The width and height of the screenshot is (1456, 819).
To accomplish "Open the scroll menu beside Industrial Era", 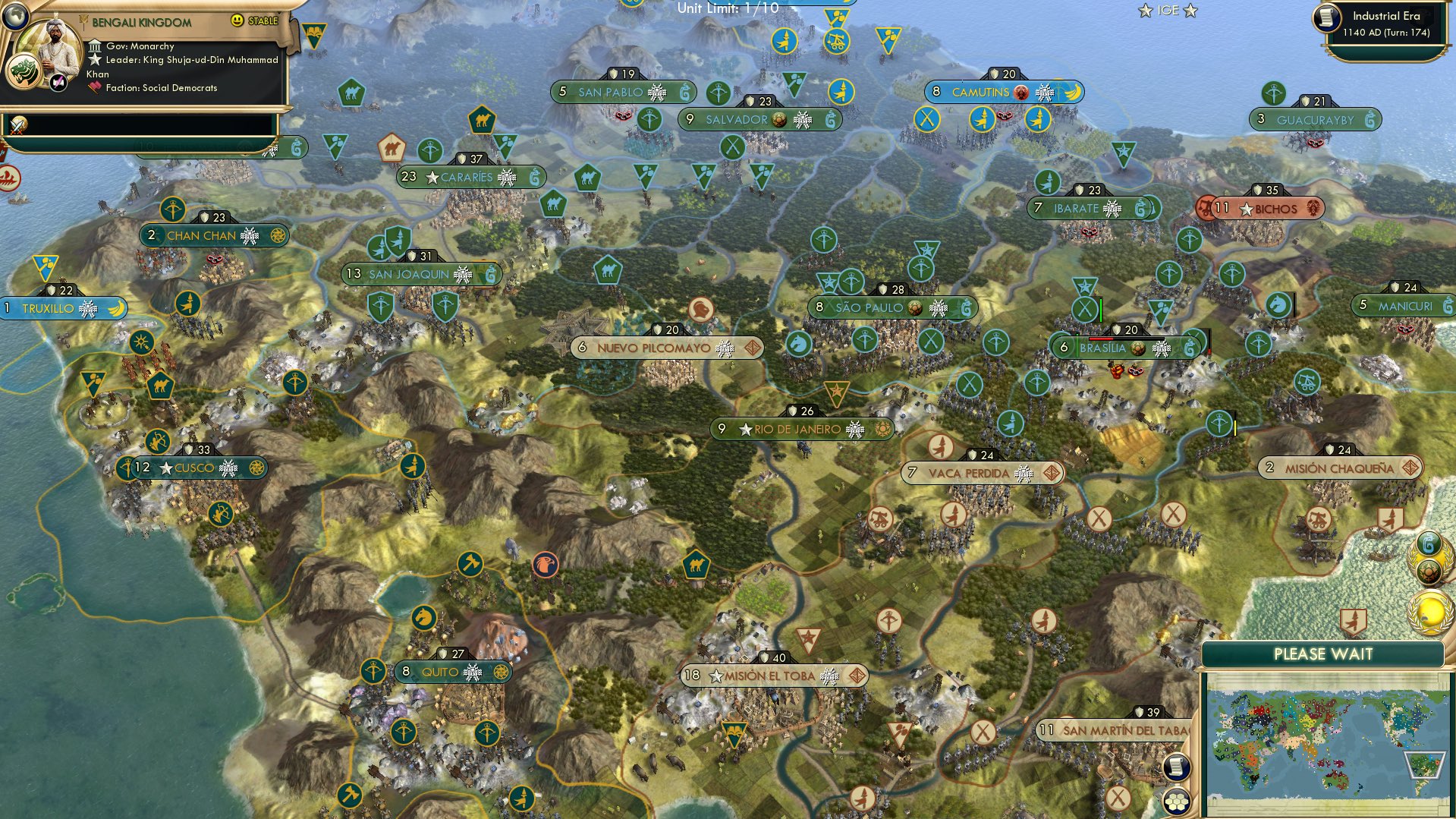I will [x=1328, y=18].
